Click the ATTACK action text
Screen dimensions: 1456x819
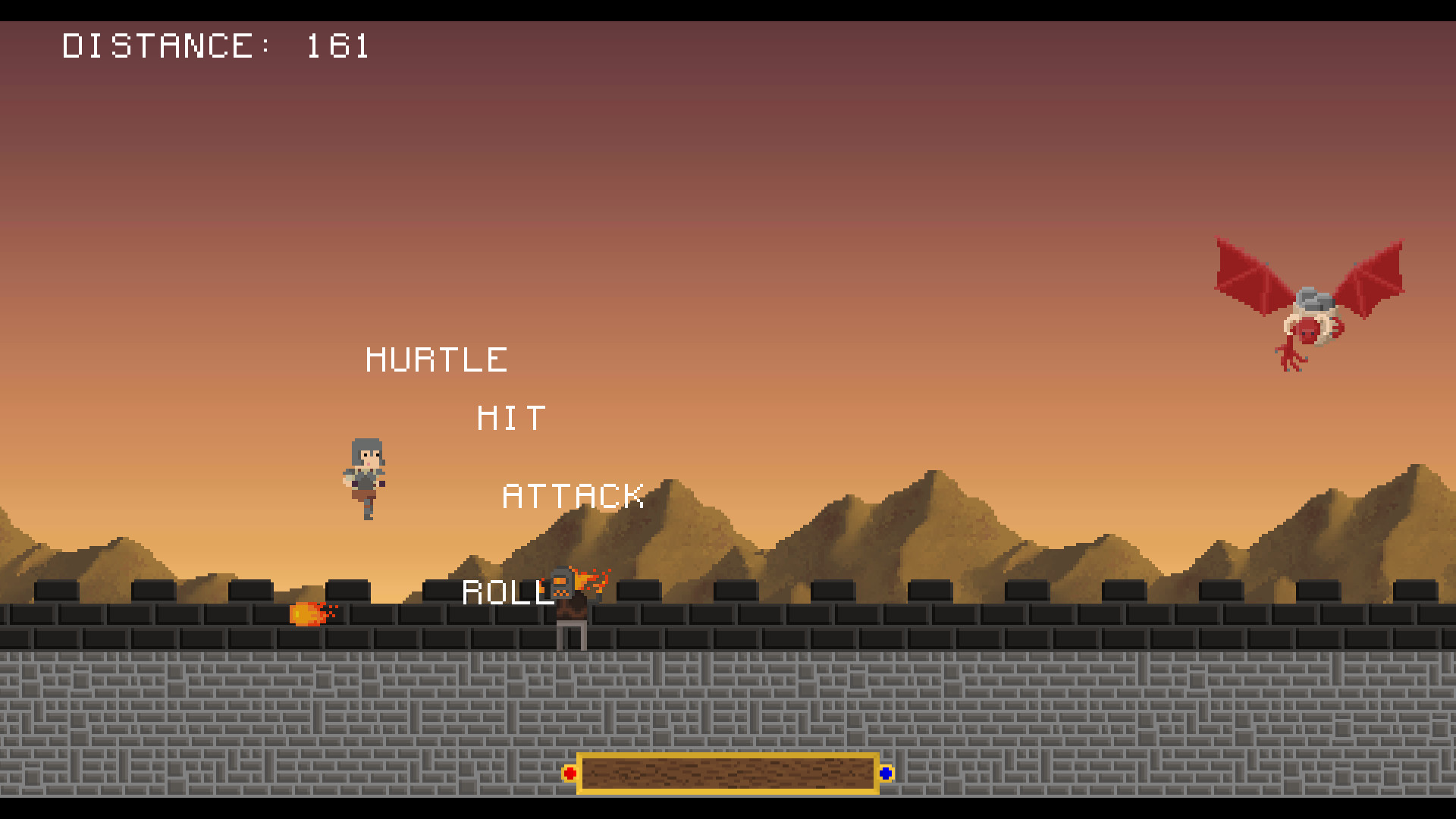click(574, 497)
